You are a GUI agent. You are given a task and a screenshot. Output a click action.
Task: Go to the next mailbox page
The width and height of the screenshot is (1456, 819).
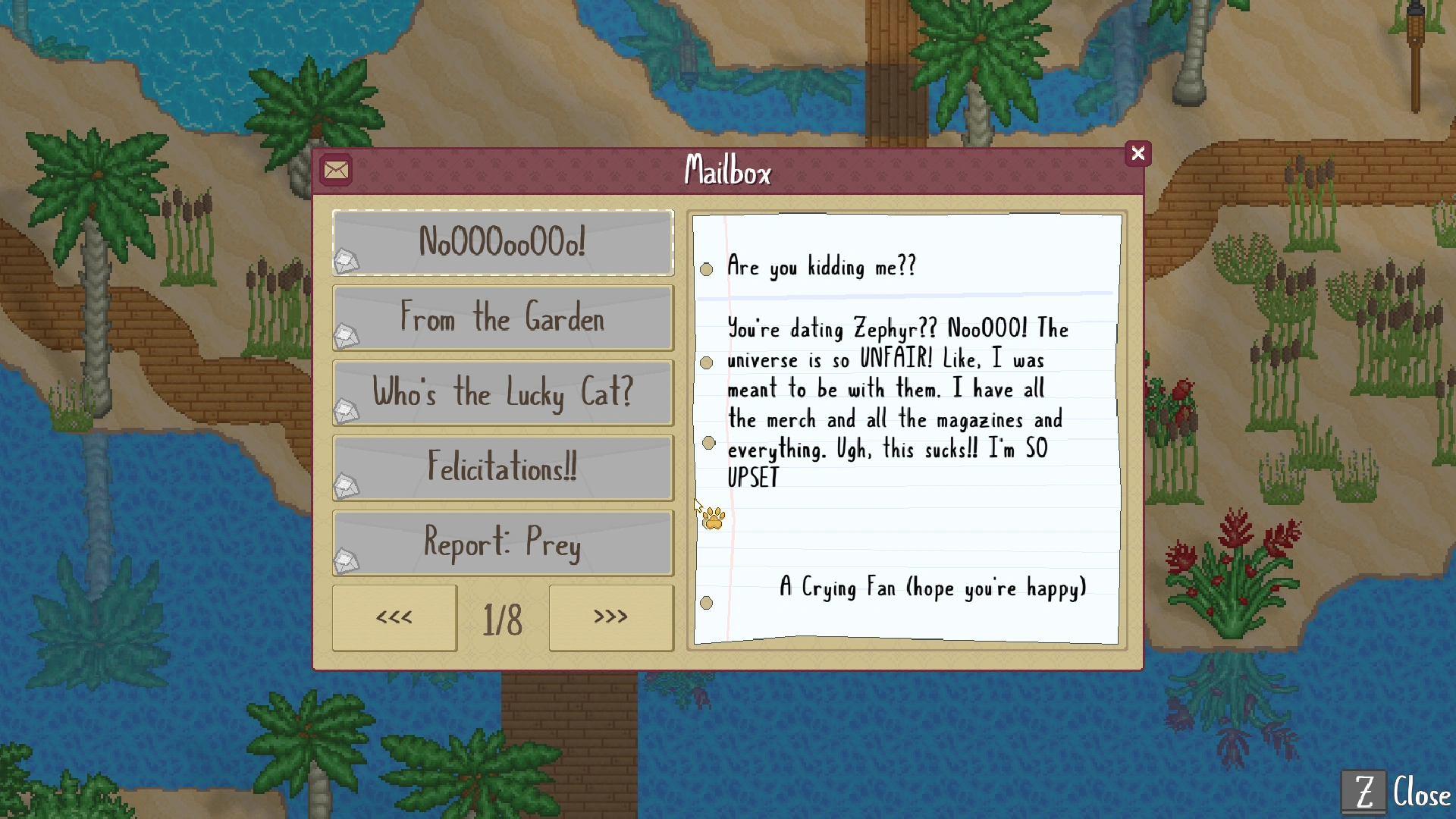pyautogui.click(x=610, y=618)
